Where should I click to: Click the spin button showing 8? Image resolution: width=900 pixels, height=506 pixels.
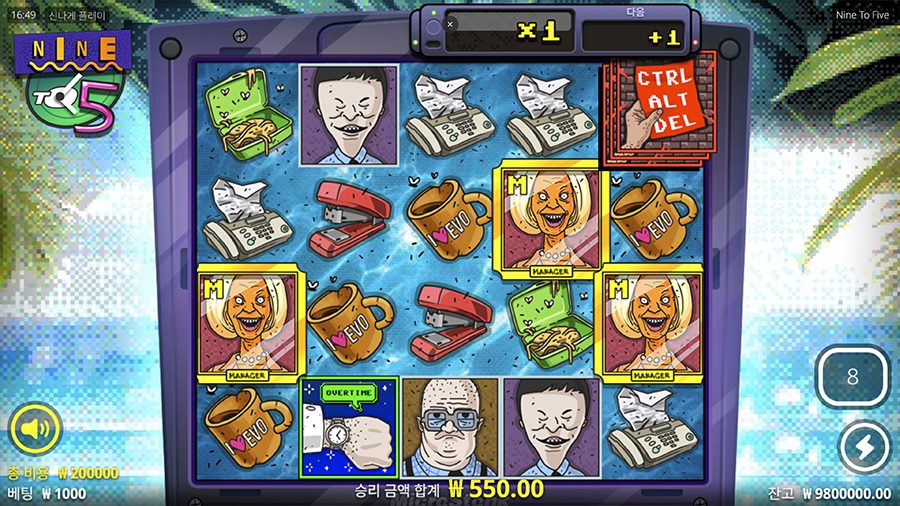[x=852, y=378]
